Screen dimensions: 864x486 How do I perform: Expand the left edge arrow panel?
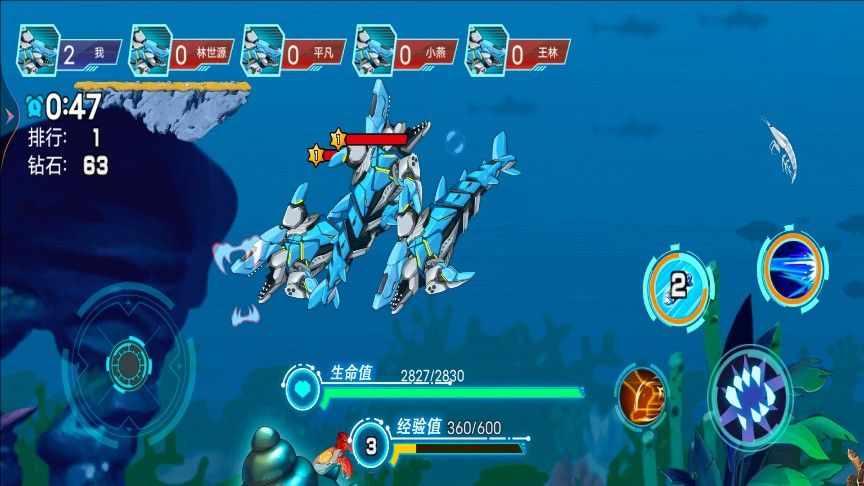(8, 116)
